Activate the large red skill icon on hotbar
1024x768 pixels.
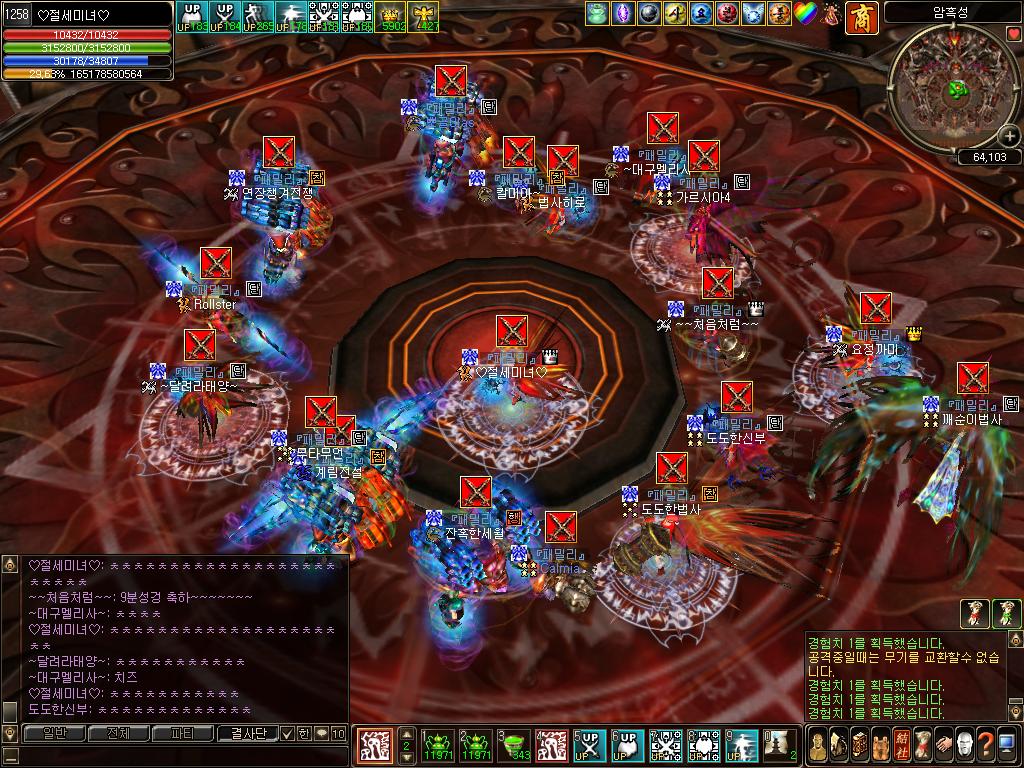click(x=374, y=745)
